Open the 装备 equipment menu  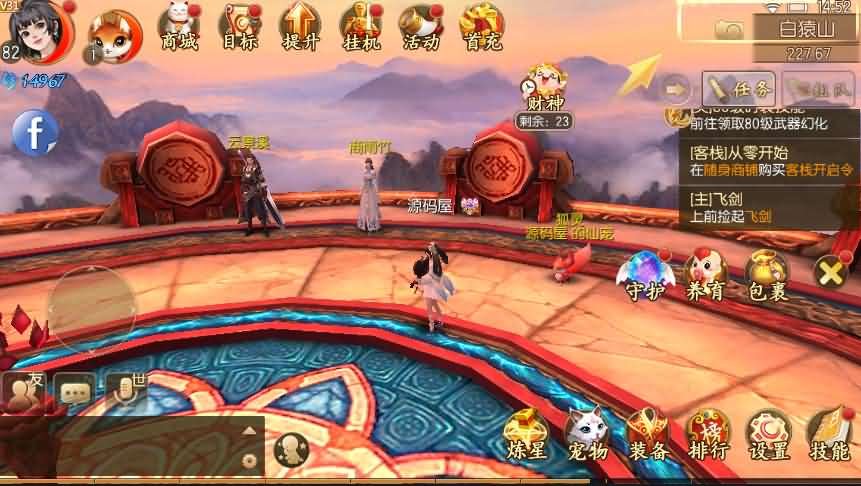point(647,436)
